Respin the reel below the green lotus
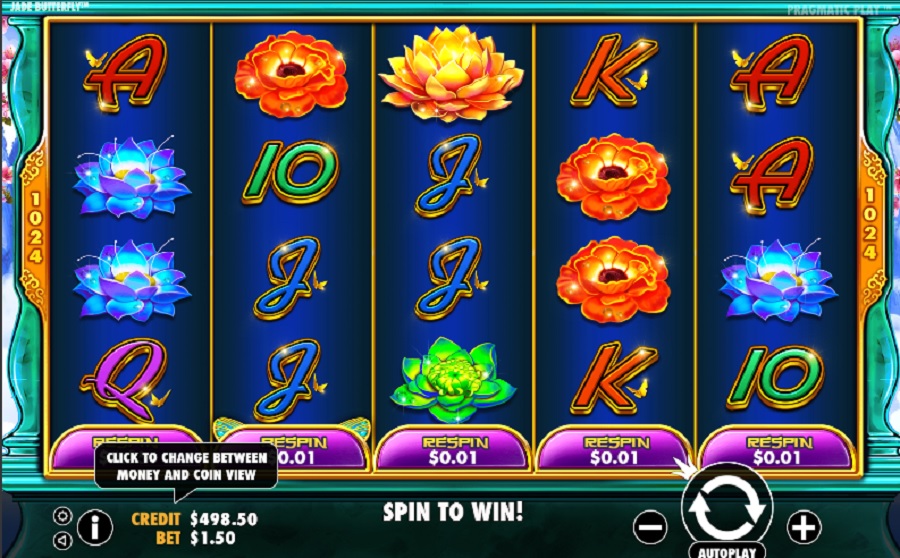This screenshot has height=558, width=900. coord(454,449)
